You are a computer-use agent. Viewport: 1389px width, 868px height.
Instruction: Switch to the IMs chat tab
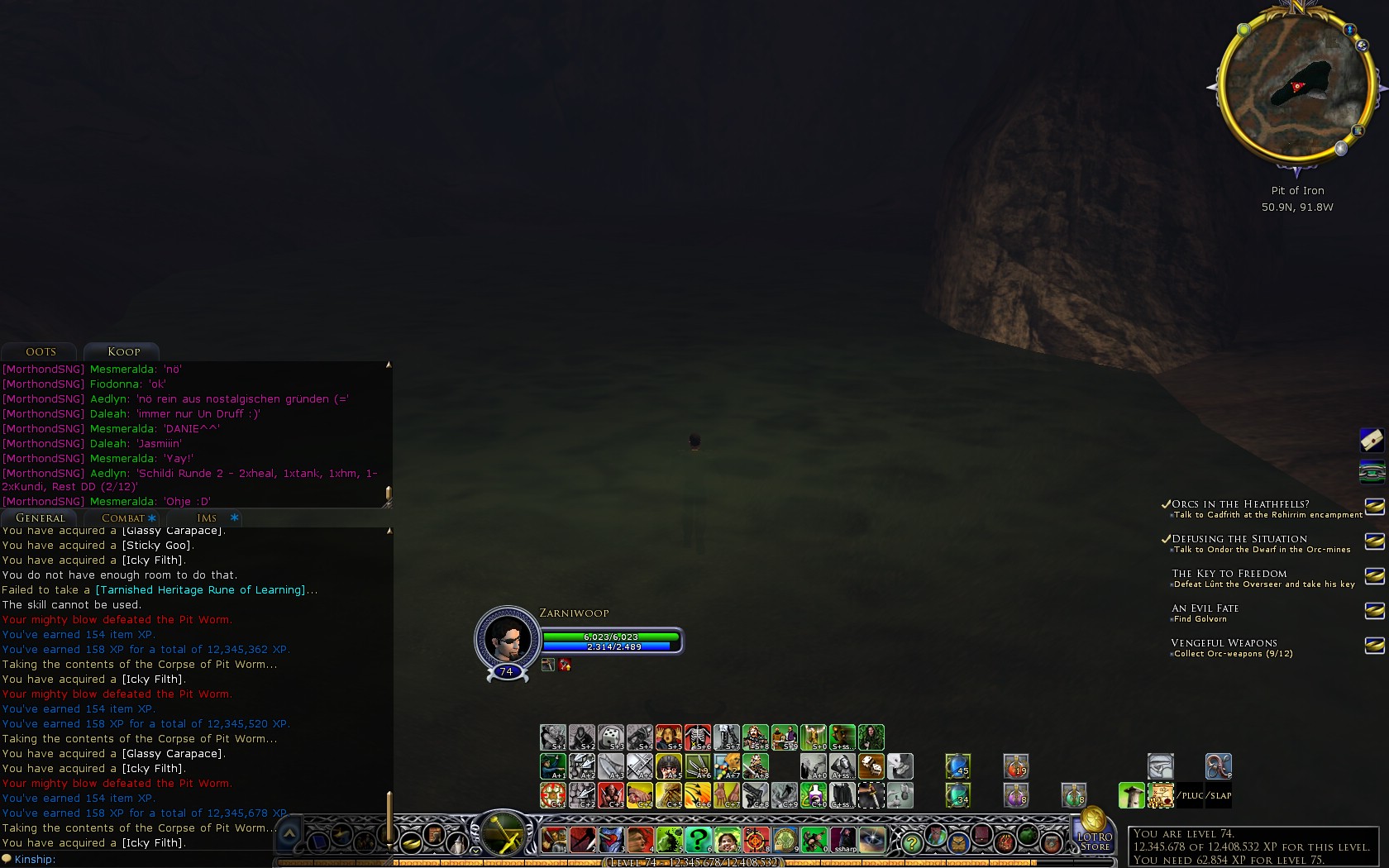[x=207, y=518]
